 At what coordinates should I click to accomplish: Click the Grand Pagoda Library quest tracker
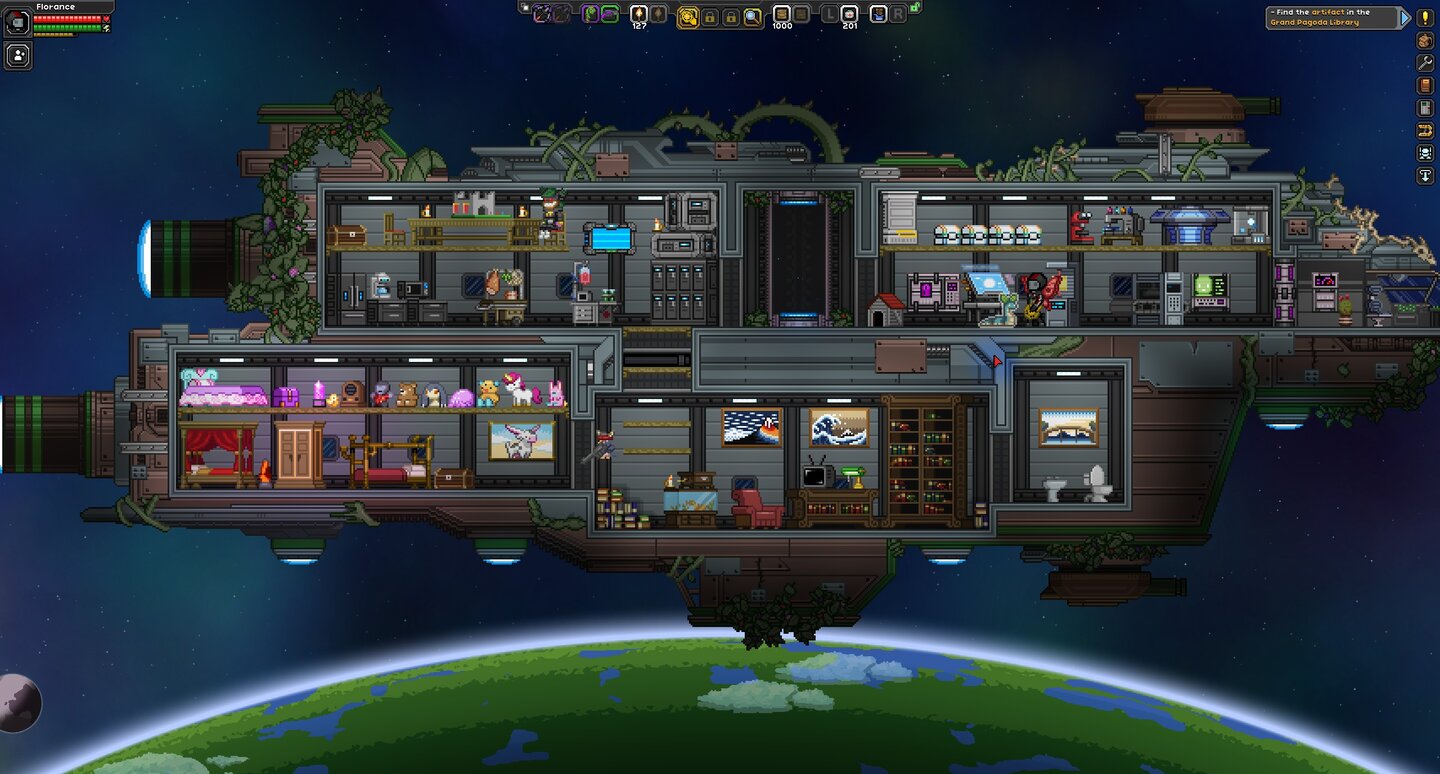coord(1331,18)
